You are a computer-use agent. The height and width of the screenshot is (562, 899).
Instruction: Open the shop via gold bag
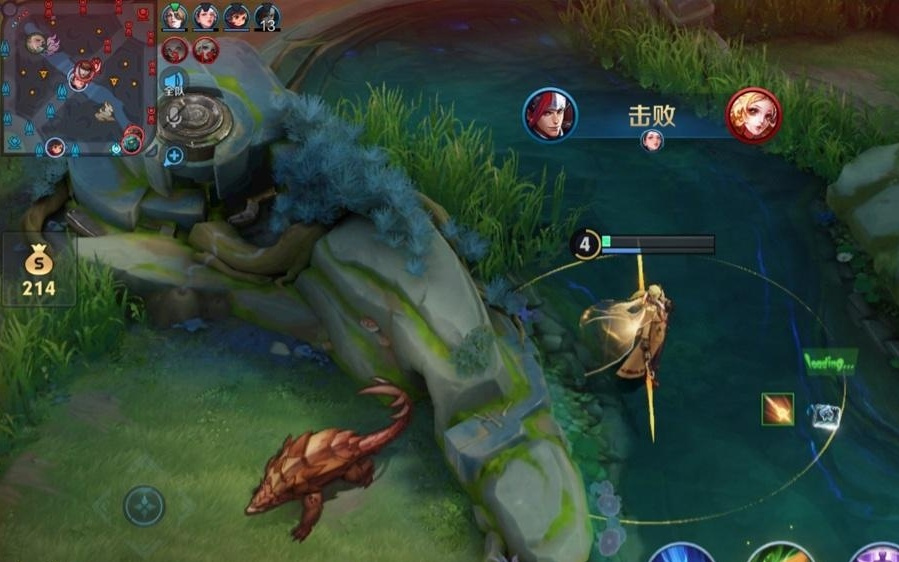[x=38, y=270]
